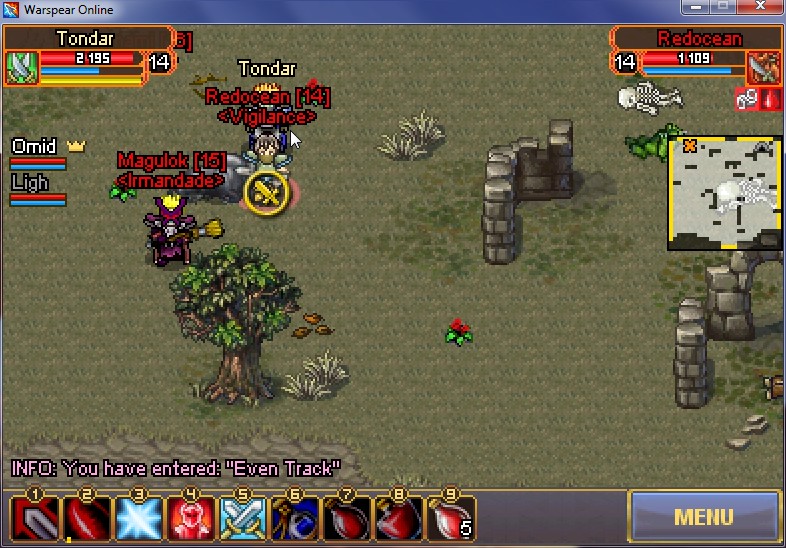Viewport: 786px width, 548px height.
Task: Inspect the blood drop debuff icon
Action: [769, 98]
